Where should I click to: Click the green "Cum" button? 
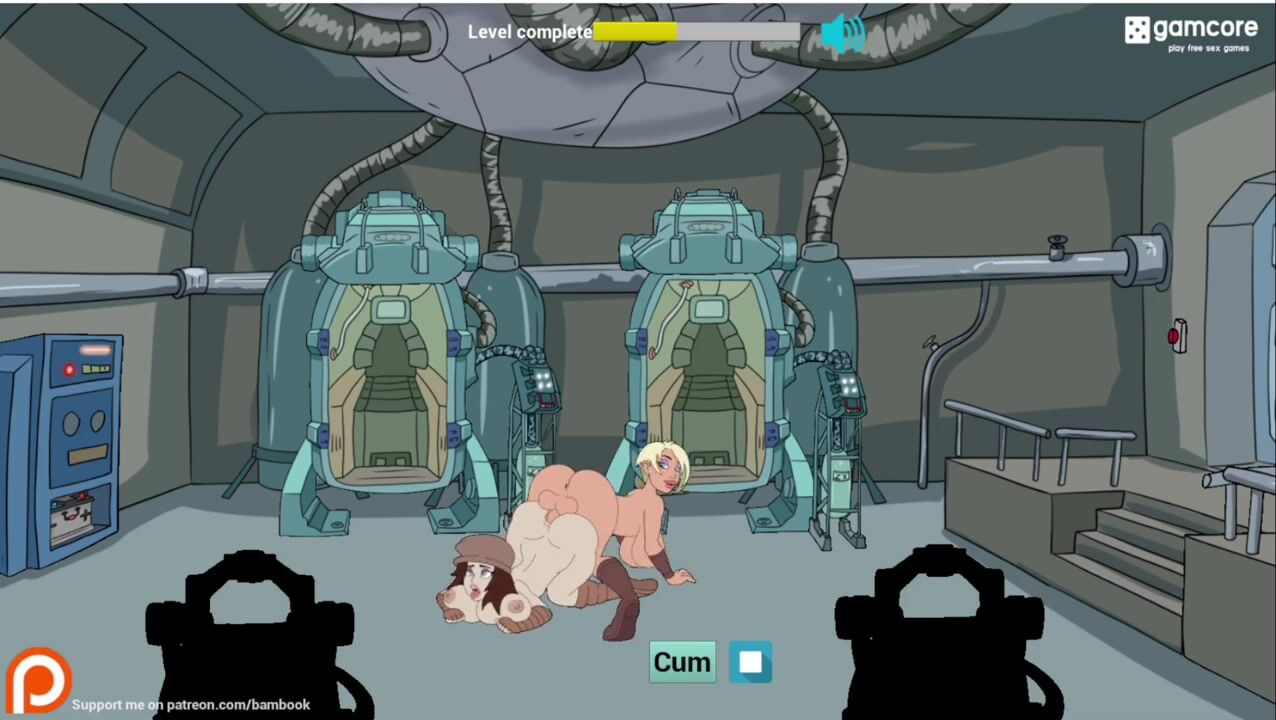point(682,662)
